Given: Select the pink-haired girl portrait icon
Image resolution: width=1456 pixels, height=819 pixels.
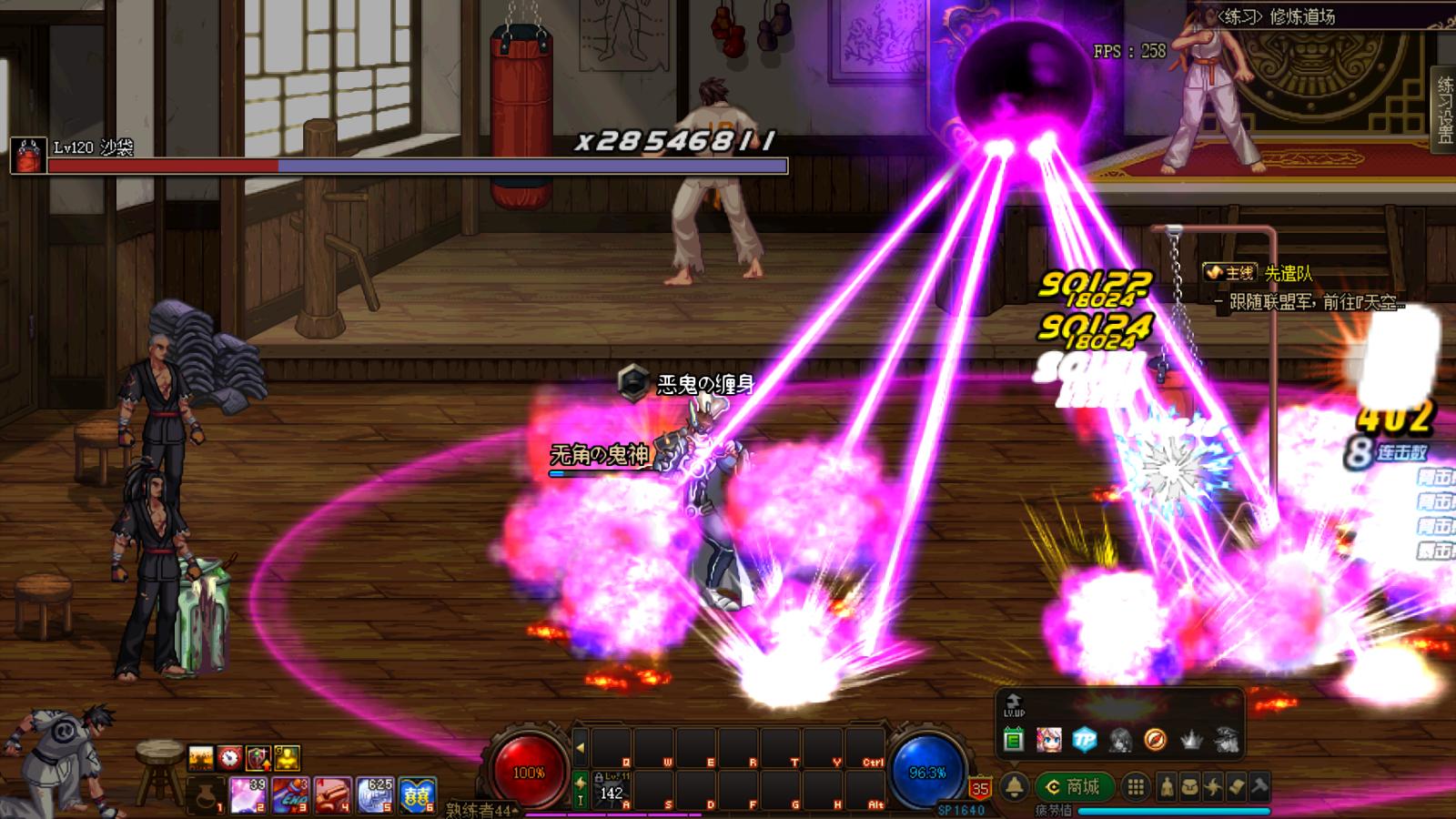Looking at the screenshot, I should tap(1048, 741).
